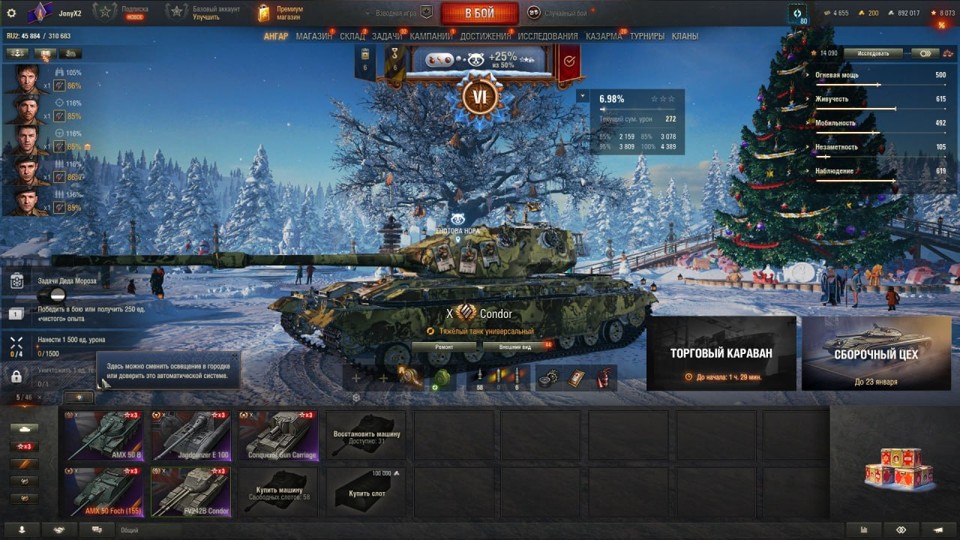960x540 pixels.
Task: Select the Jagdpanzer E 100 tank
Action: coord(191,434)
